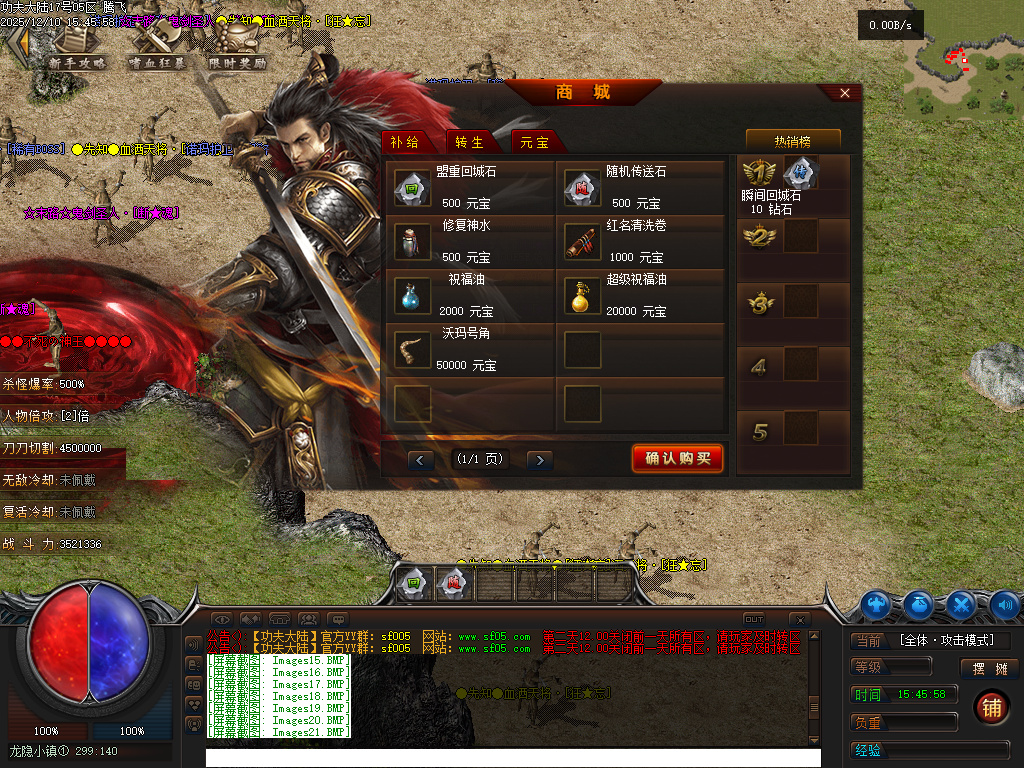Select the 沃玛号角 horn item
Image resolution: width=1024 pixels, height=768 pixels.
tap(412, 349)
